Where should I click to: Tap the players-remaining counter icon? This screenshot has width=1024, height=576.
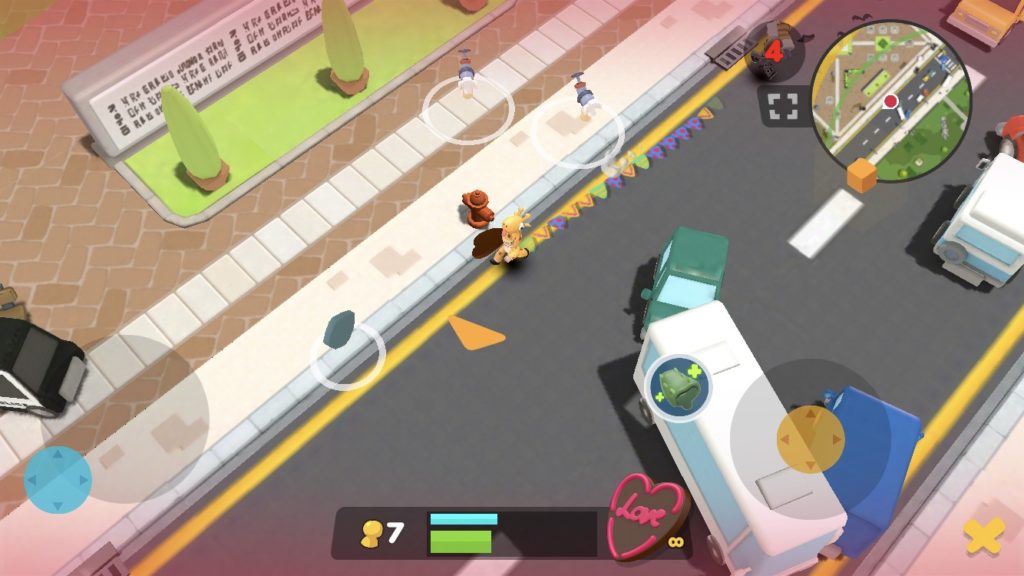[774, 52]
